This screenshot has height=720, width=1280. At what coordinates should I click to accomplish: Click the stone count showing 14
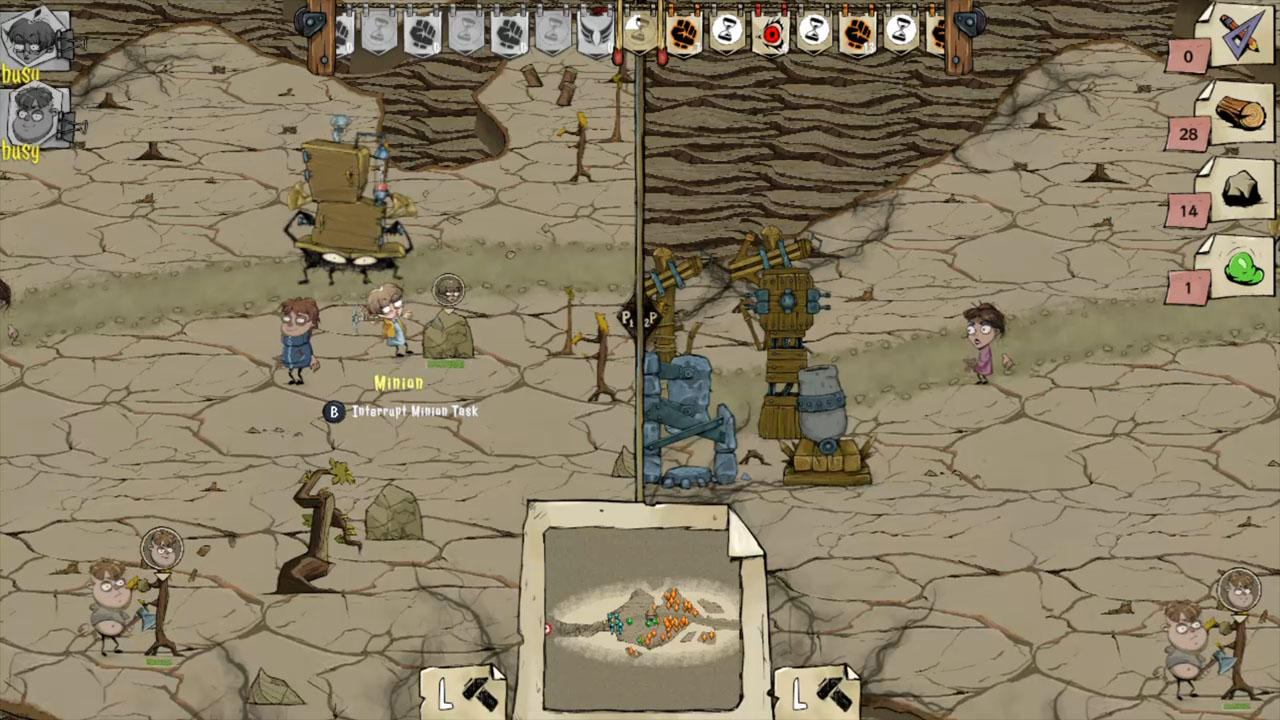pyautogui.click(x=1188, y=211)
